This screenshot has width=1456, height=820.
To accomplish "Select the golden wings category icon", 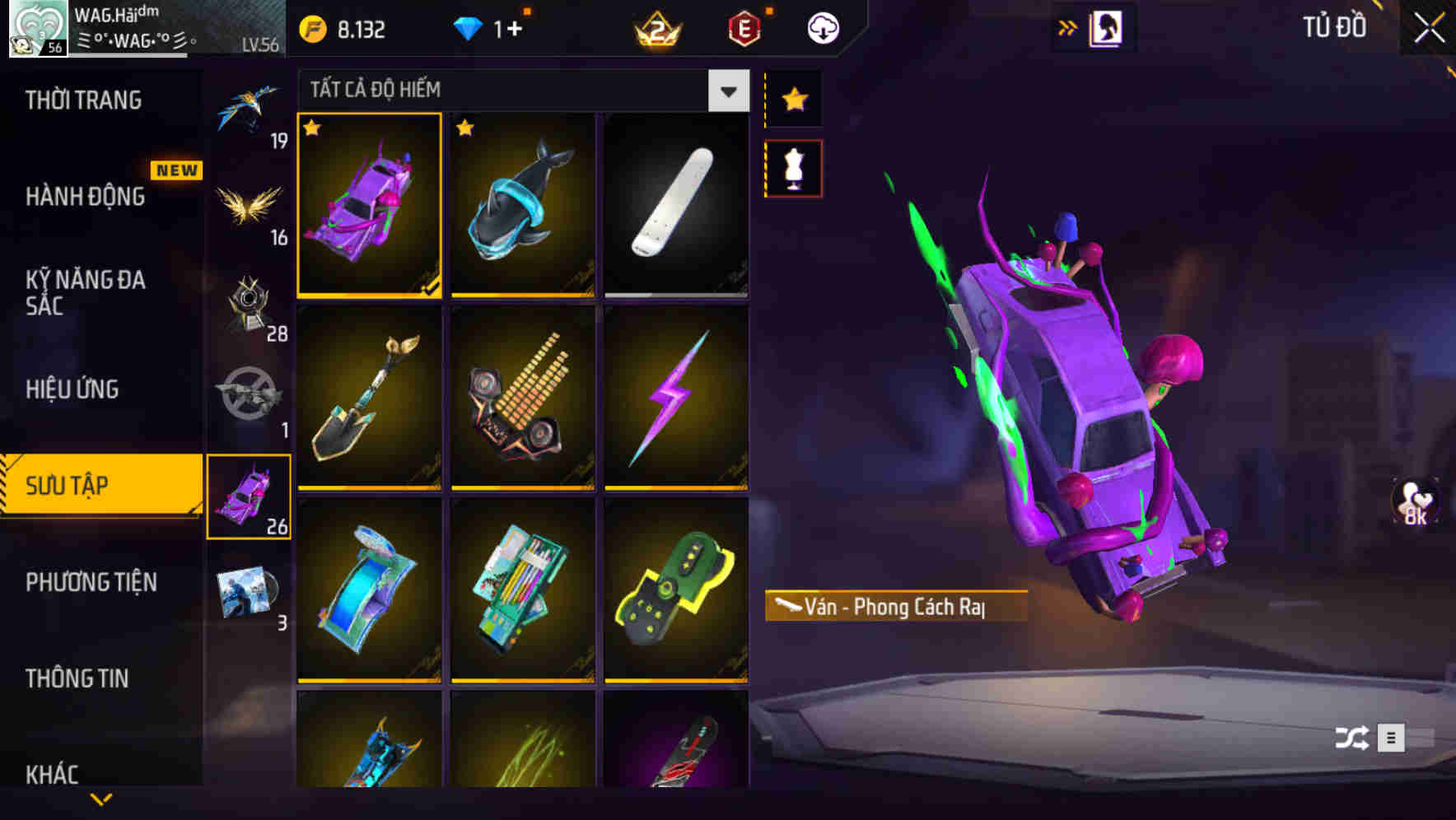I will coord(250,202).
